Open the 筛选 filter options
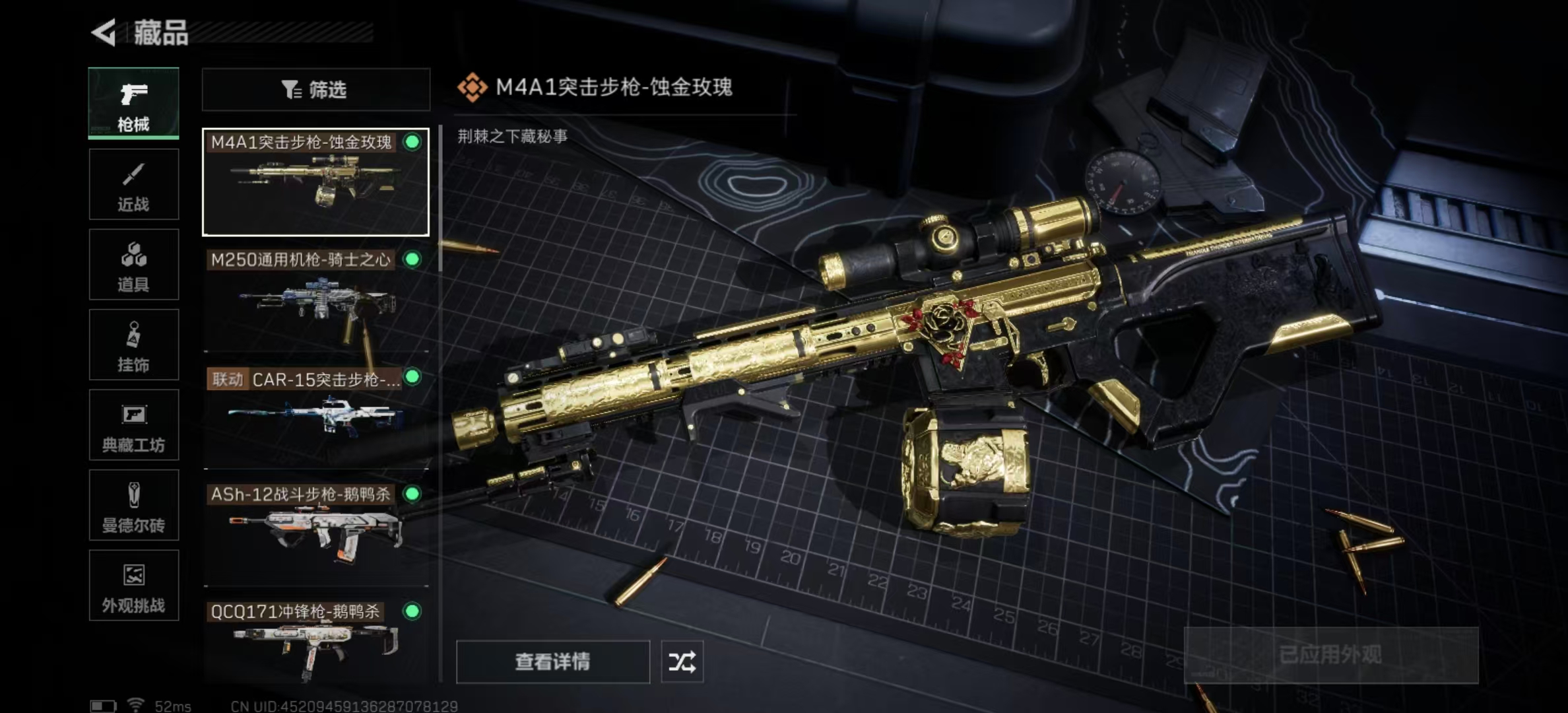The image size is (1568, 713). tap(315, 90)
